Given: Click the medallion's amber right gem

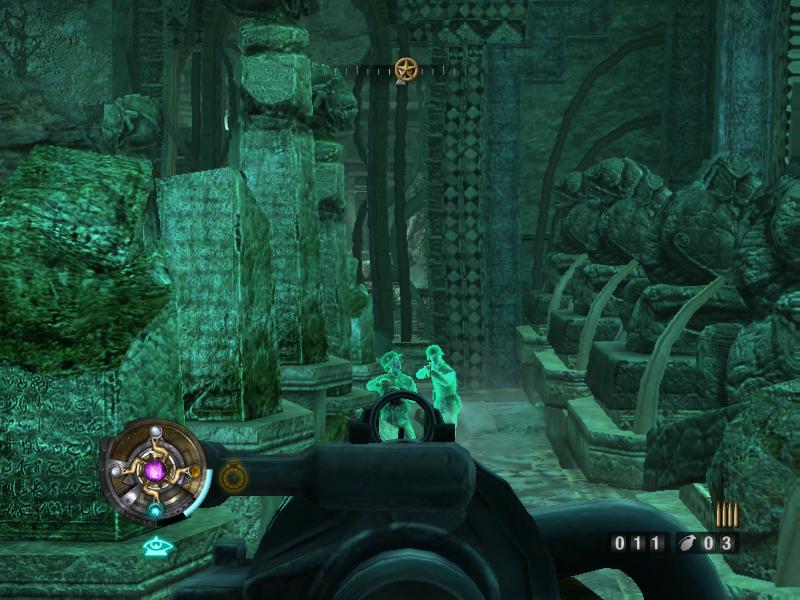Looking at the screenshot, I should [x=195, y=470].
